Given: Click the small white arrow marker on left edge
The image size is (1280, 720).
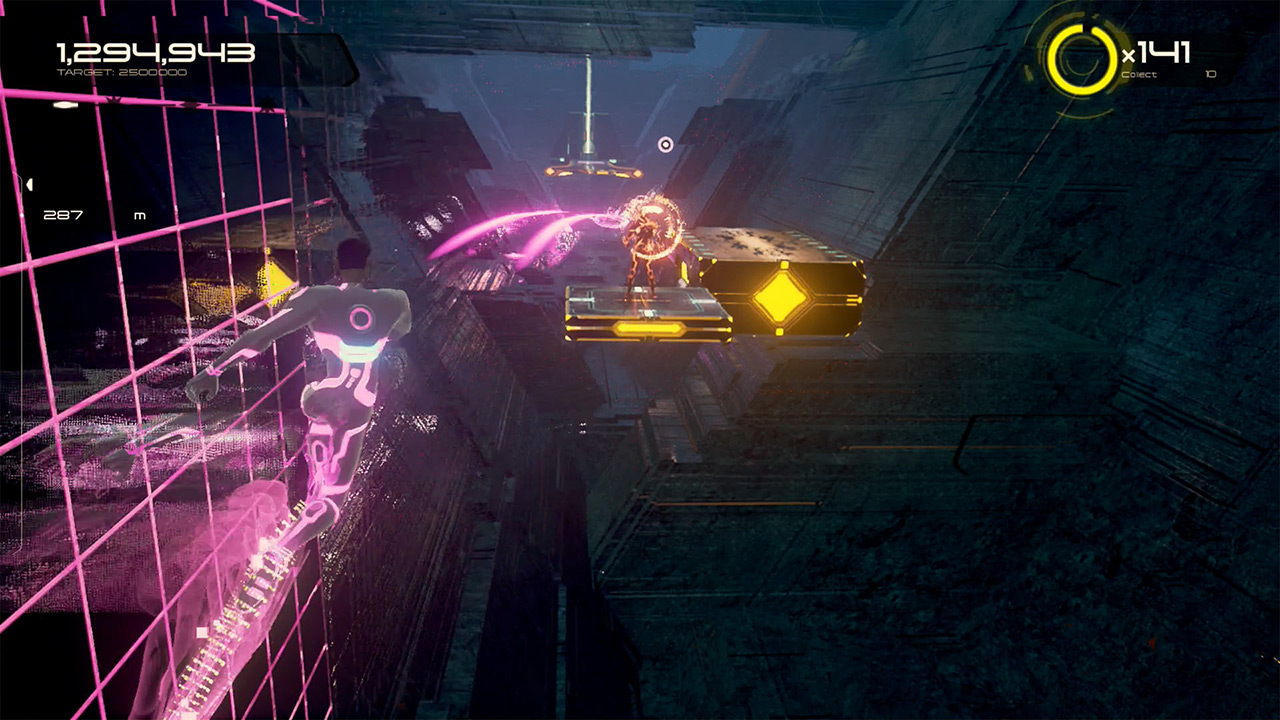Looking at the screenshot, I should click(28, 183).
